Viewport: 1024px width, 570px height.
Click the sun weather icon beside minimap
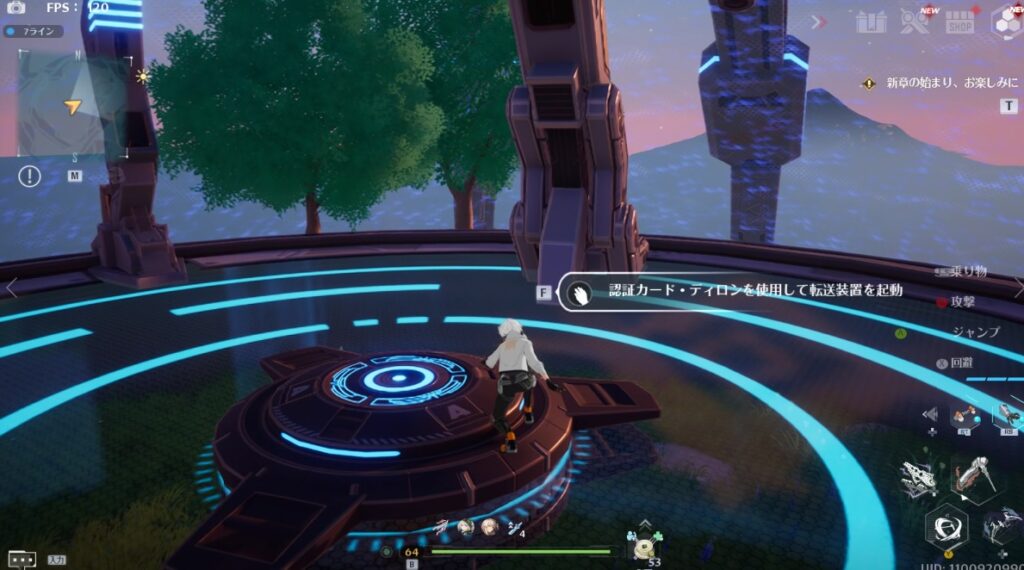tap(143, 76)
